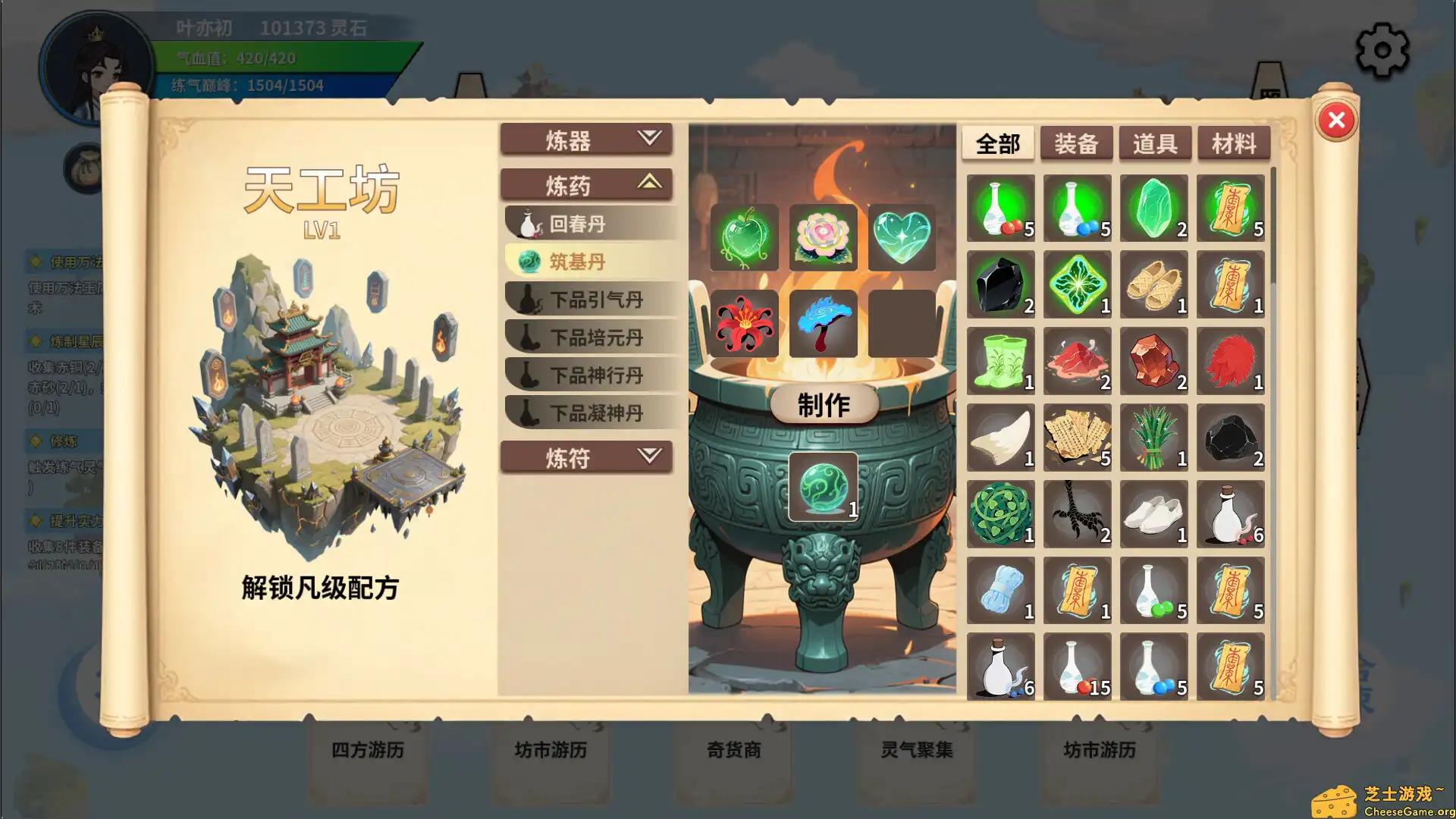
Task: Select the green apple ingredient slot
Action: coord(745,237)
